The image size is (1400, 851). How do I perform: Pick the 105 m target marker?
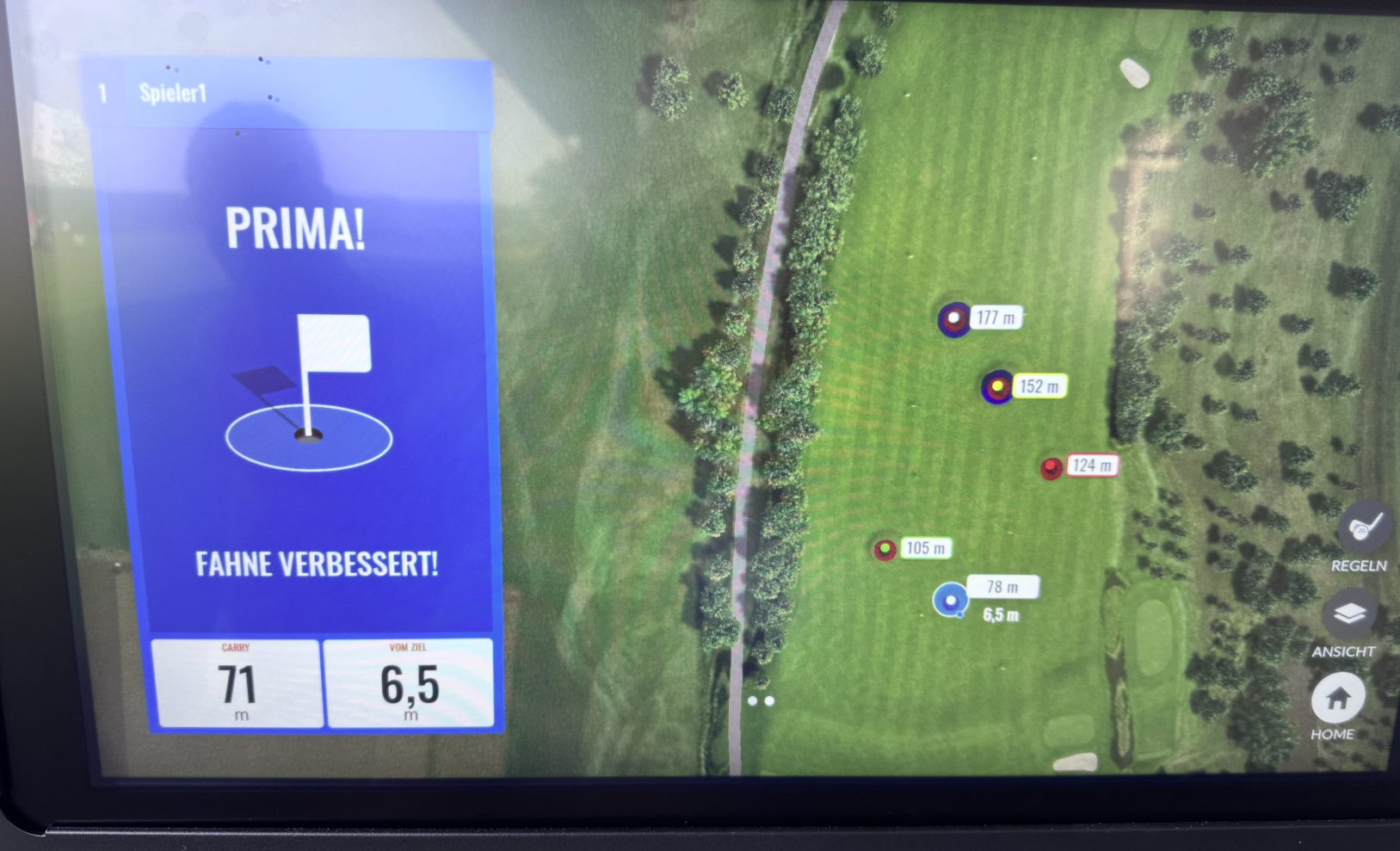885,549
